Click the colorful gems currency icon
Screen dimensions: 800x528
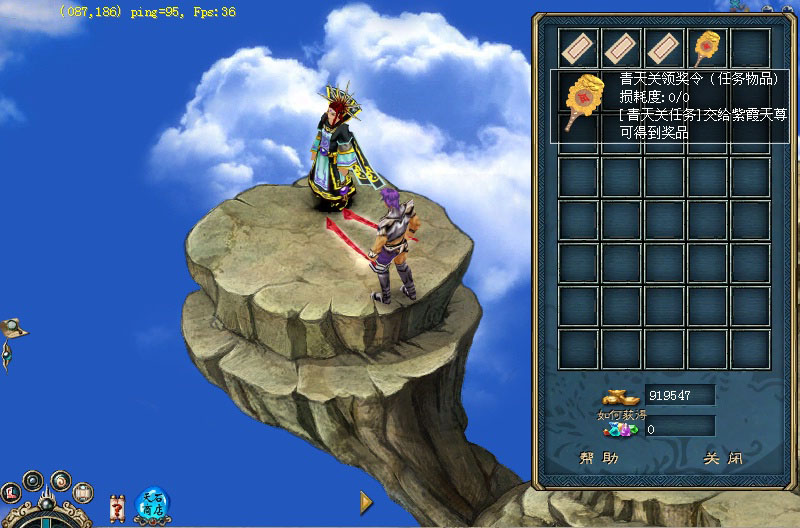click(x=618, y=430)
